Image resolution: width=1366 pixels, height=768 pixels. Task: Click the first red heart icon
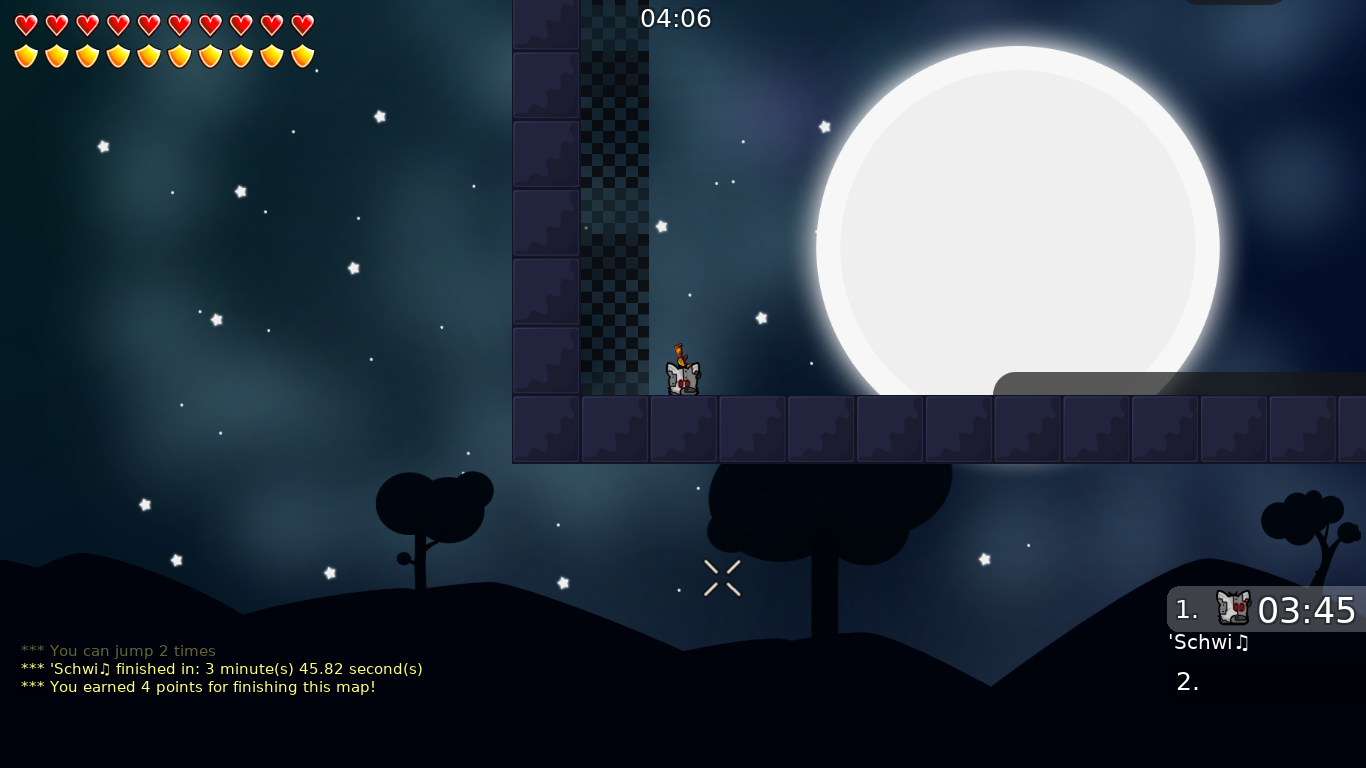pos(26,25)
